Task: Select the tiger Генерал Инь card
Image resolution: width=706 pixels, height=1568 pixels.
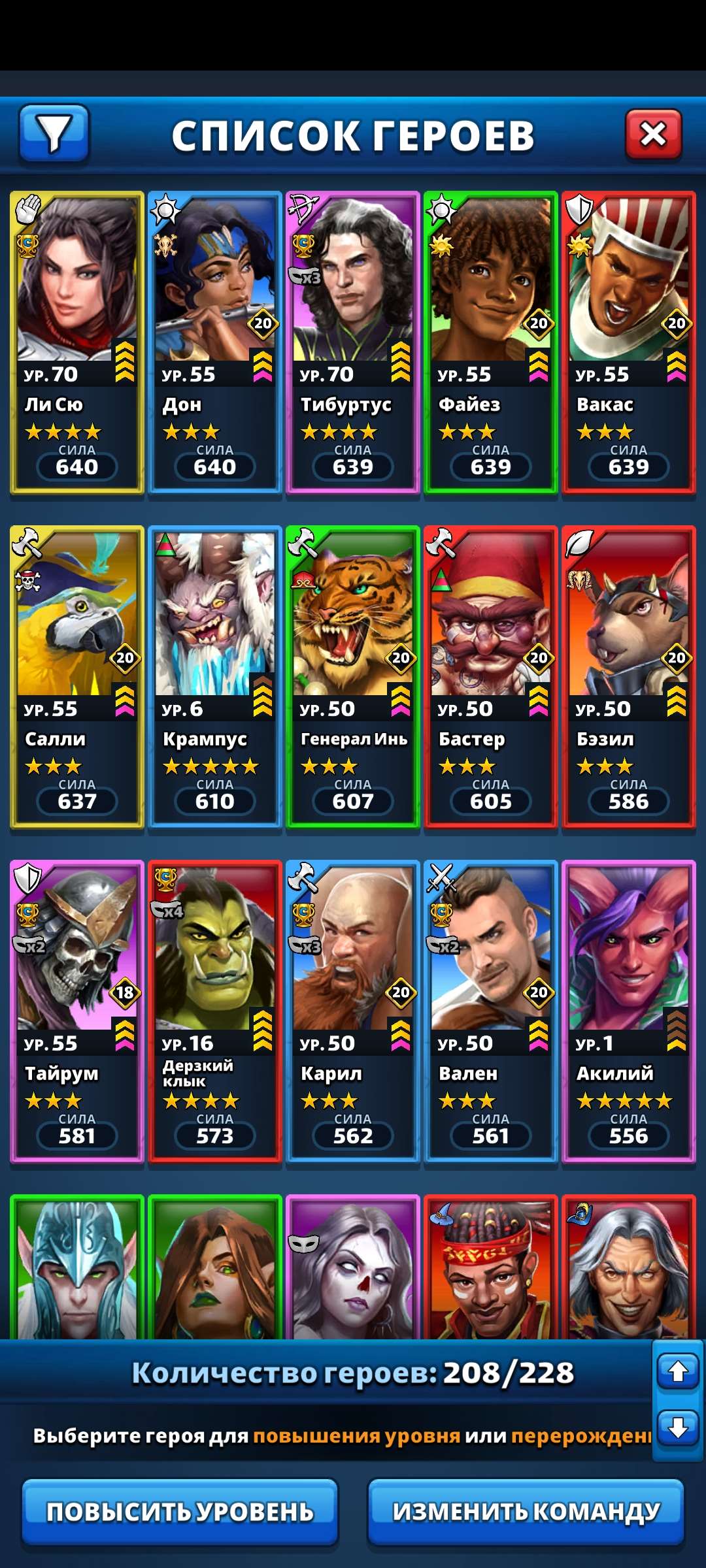Action: coord(353,677)
